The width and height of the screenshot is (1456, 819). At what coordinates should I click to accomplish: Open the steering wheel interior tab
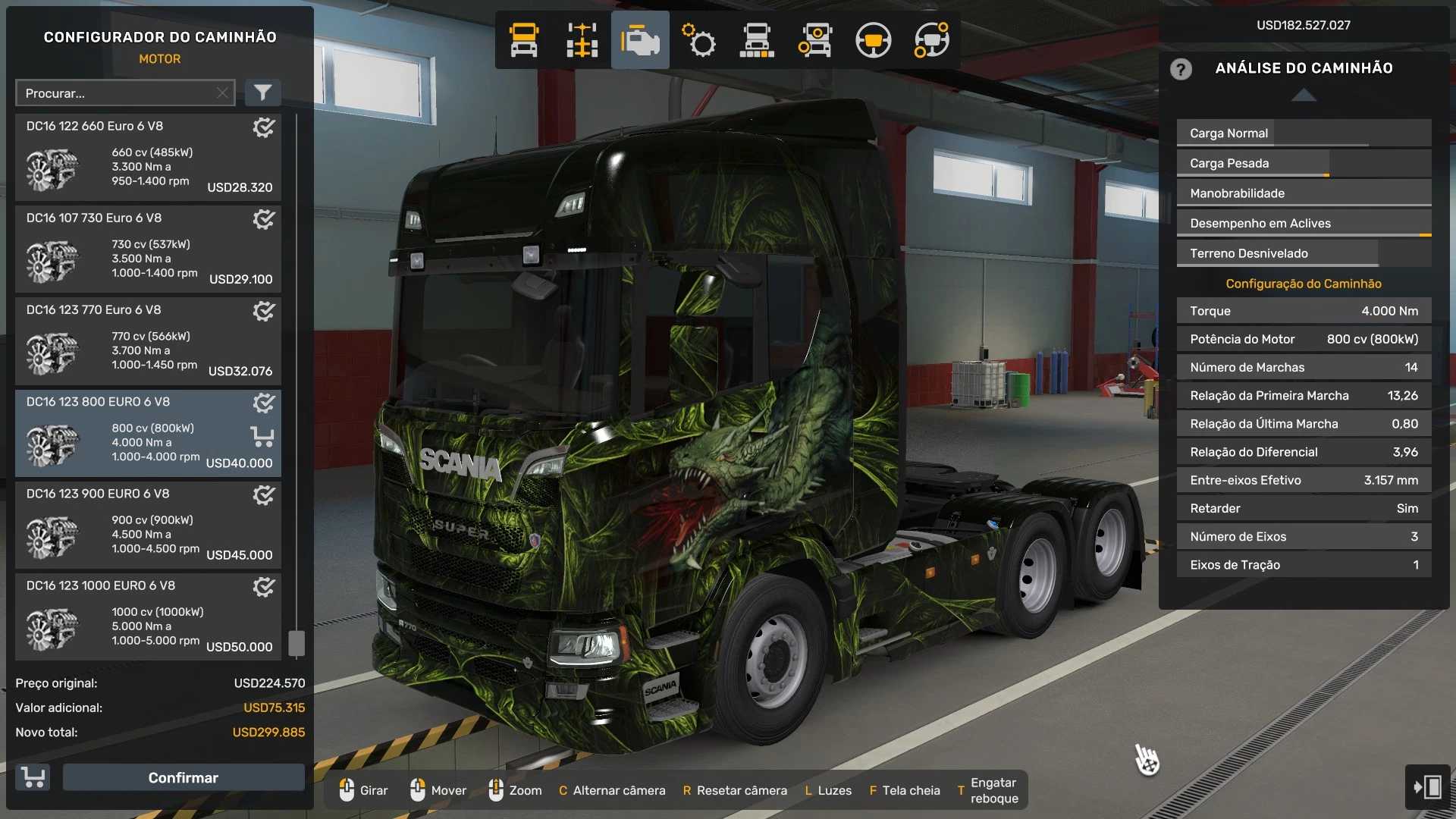pos(873,40)
